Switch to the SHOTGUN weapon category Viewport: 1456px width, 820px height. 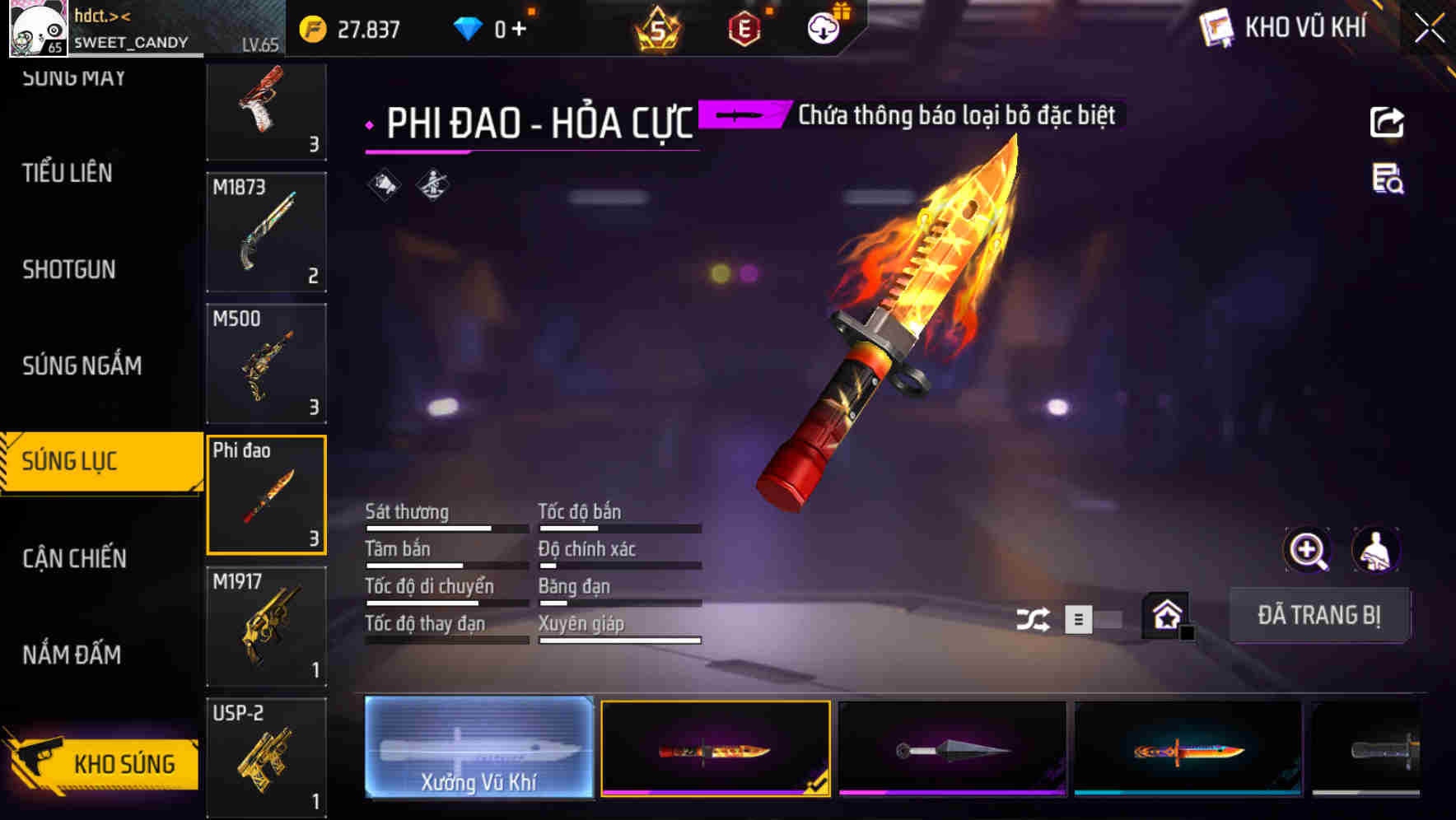coord(68,270)
